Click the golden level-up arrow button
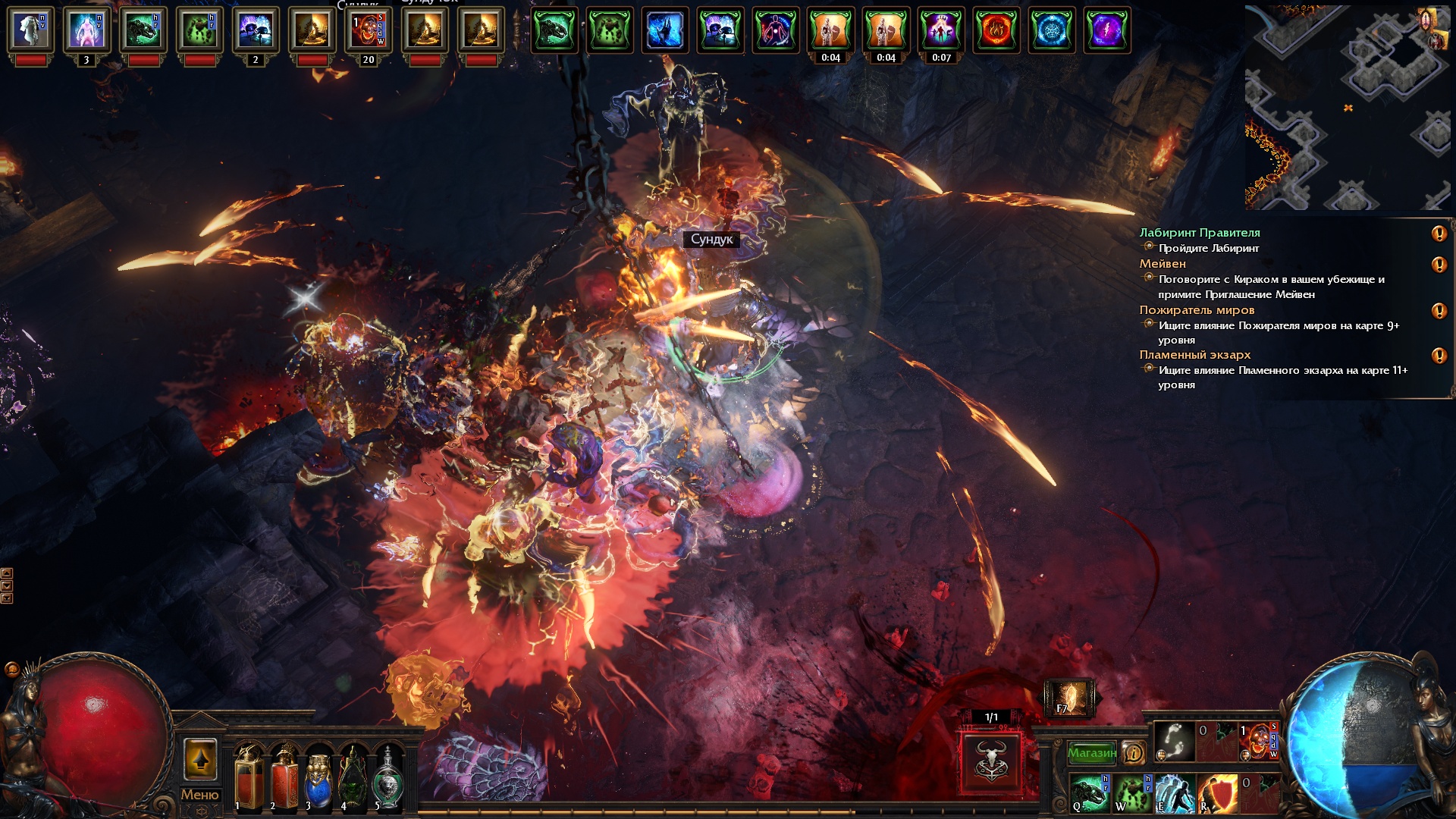This screenshot has height=819, width=1456. (200, 760)
